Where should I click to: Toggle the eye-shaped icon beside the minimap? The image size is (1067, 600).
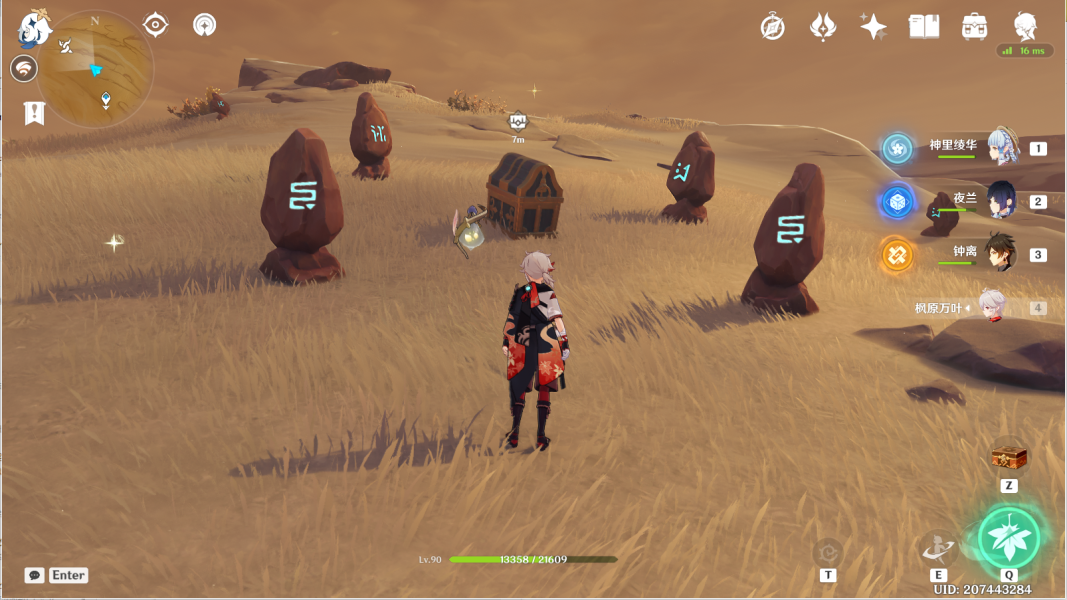click(155, 25)
